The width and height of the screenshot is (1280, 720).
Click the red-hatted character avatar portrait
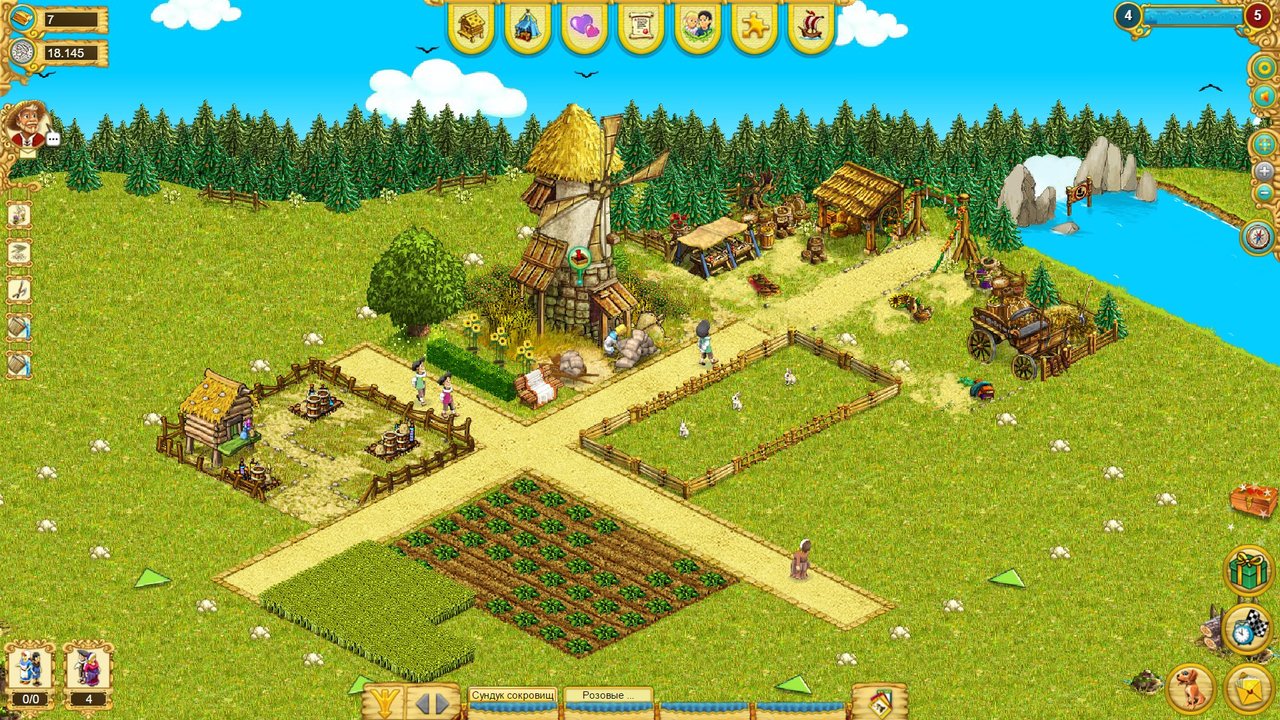(24, 124)
